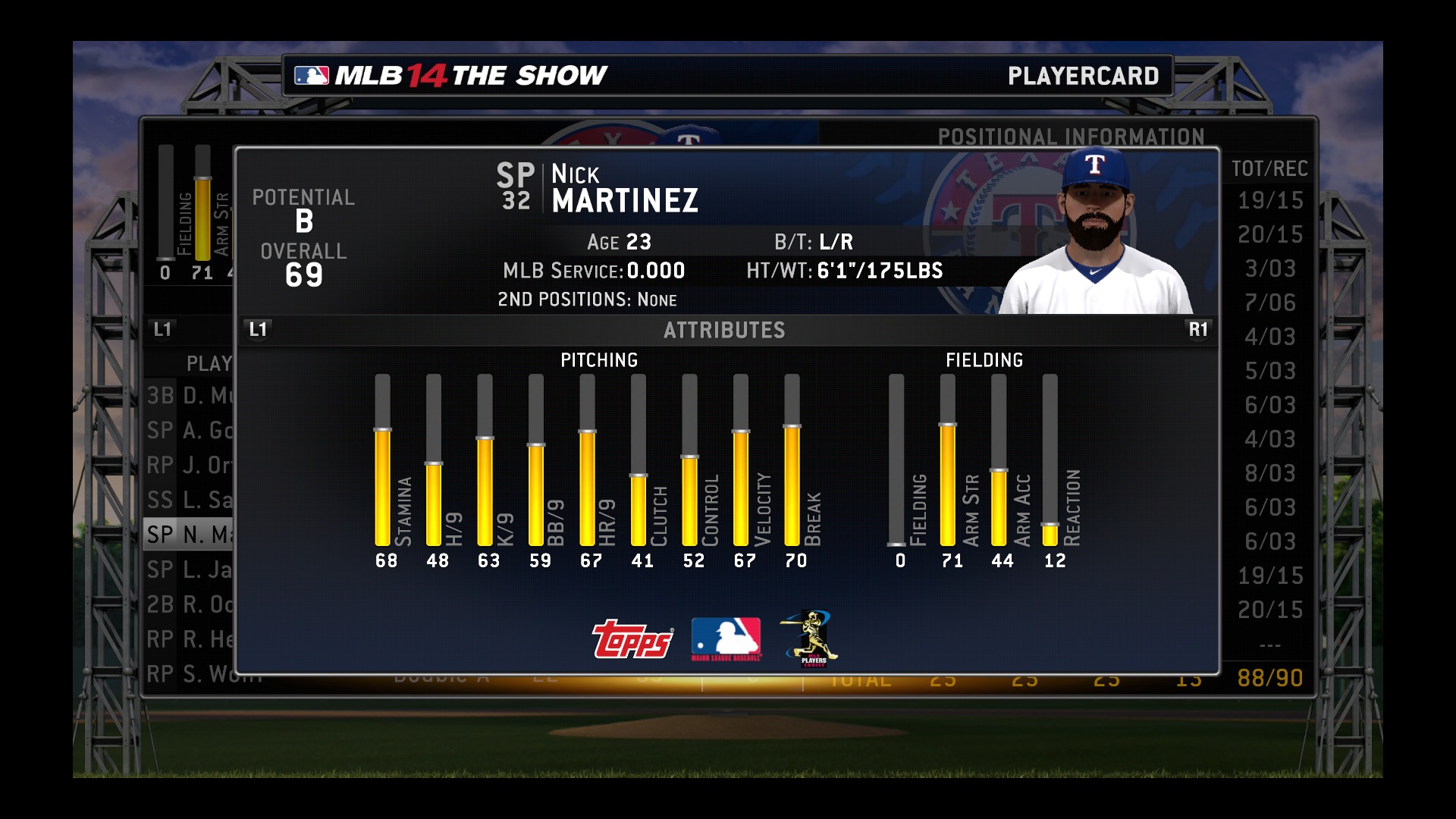
Task: Select the 3B D. Mu roster row
Action: point(190,396)
